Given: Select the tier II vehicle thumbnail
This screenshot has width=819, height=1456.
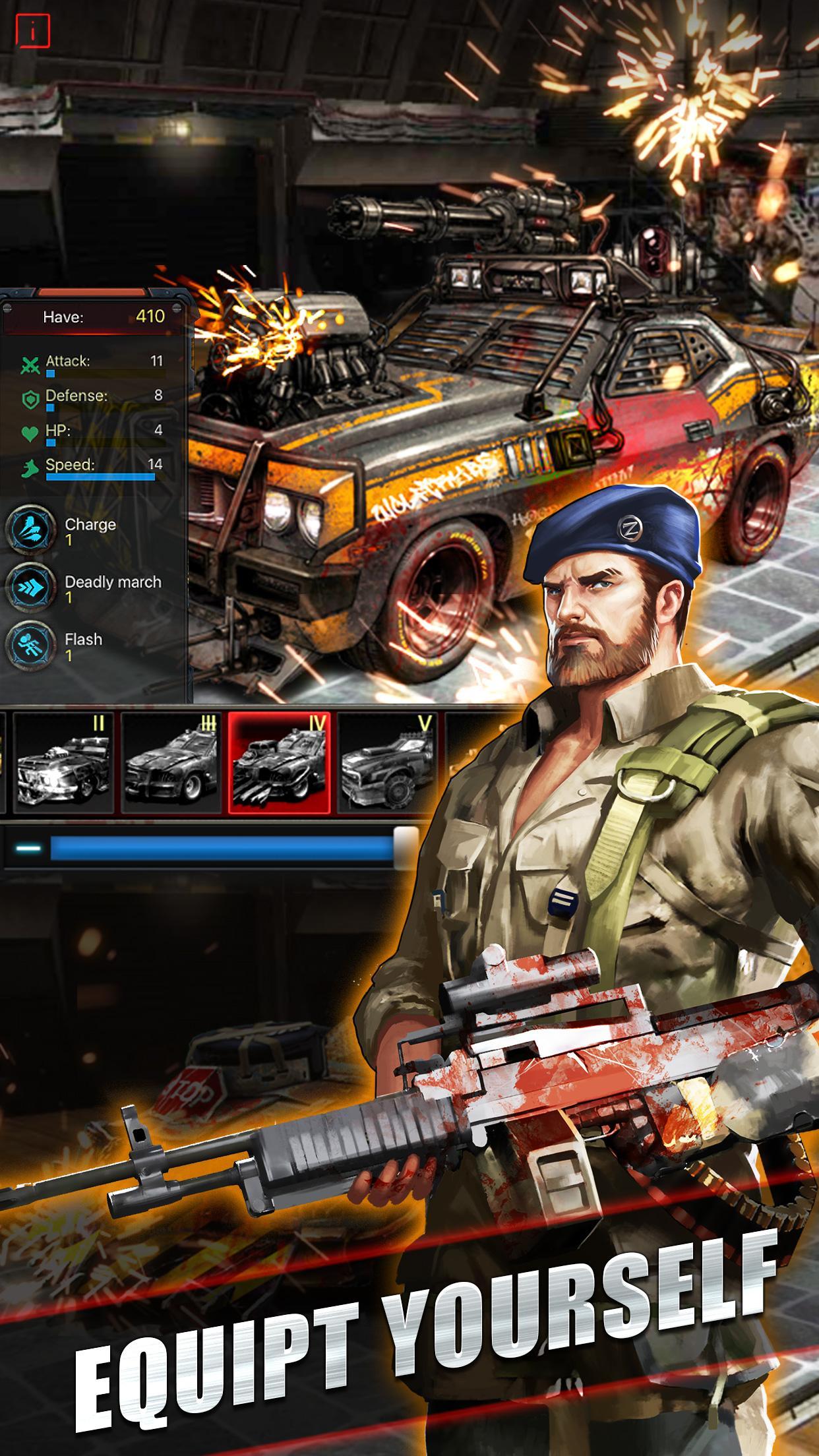Looking at the screenshot, I should pyautogui.click(x=64, y=762).
